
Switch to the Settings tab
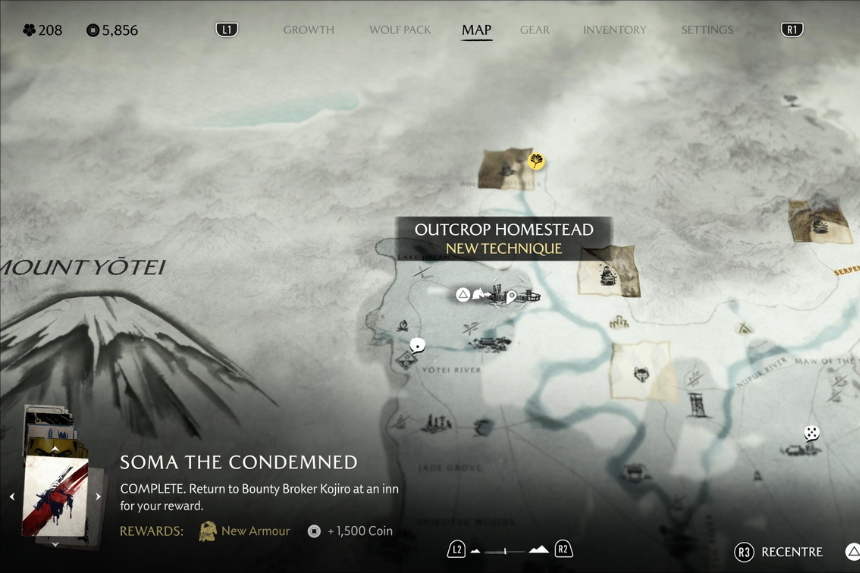(x=707, y=30)
